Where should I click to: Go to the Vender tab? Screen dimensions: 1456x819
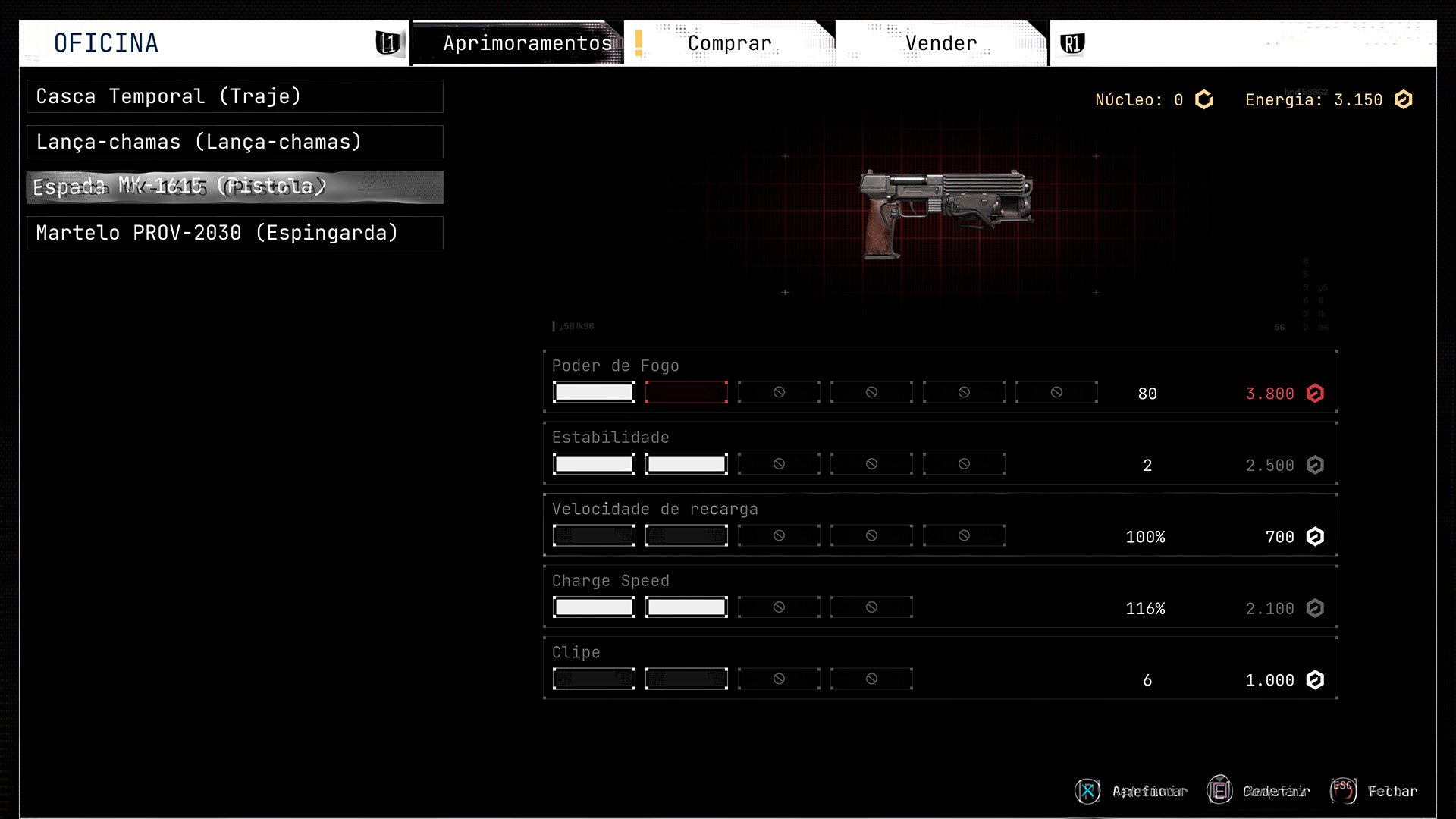pos(941,43)
